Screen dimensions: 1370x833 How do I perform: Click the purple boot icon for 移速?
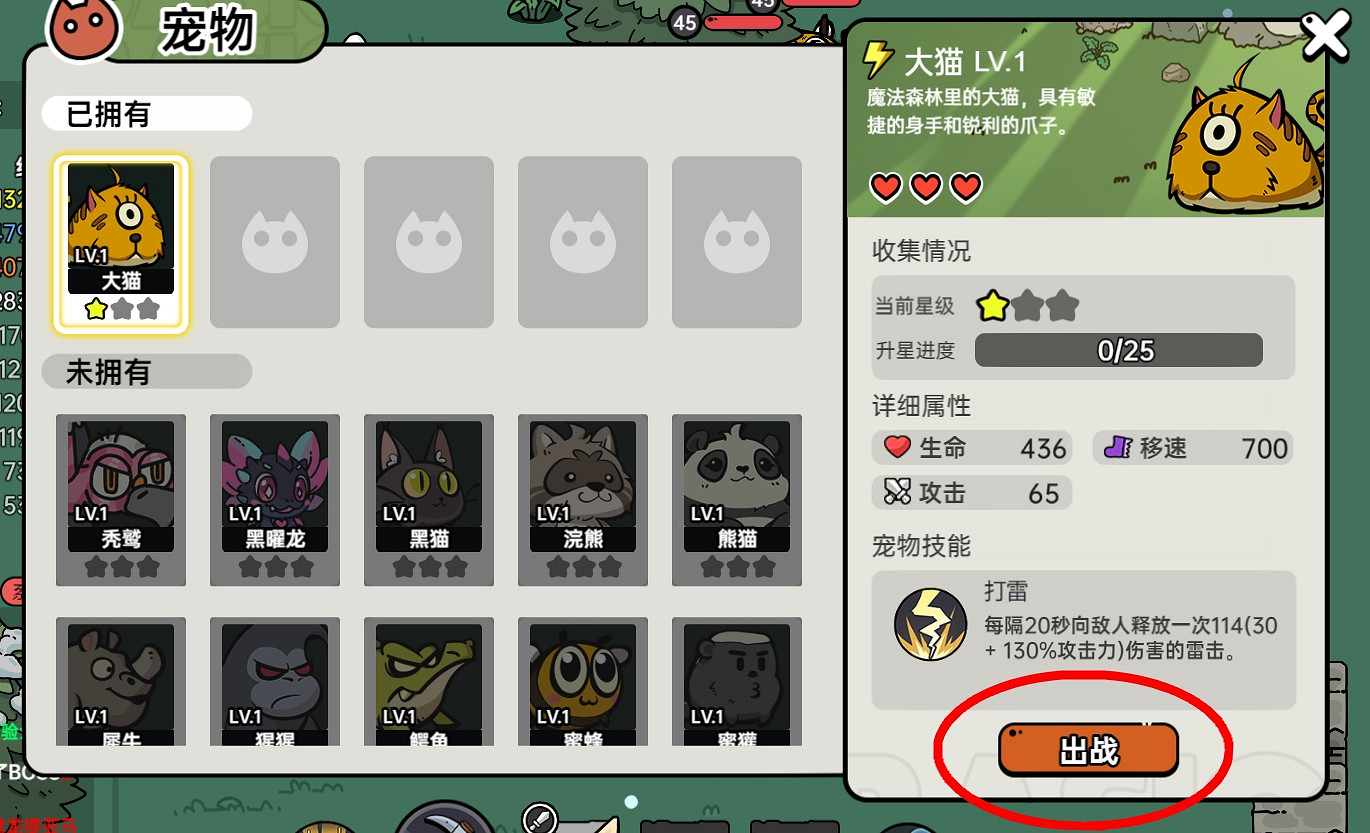coord(1121,448)
